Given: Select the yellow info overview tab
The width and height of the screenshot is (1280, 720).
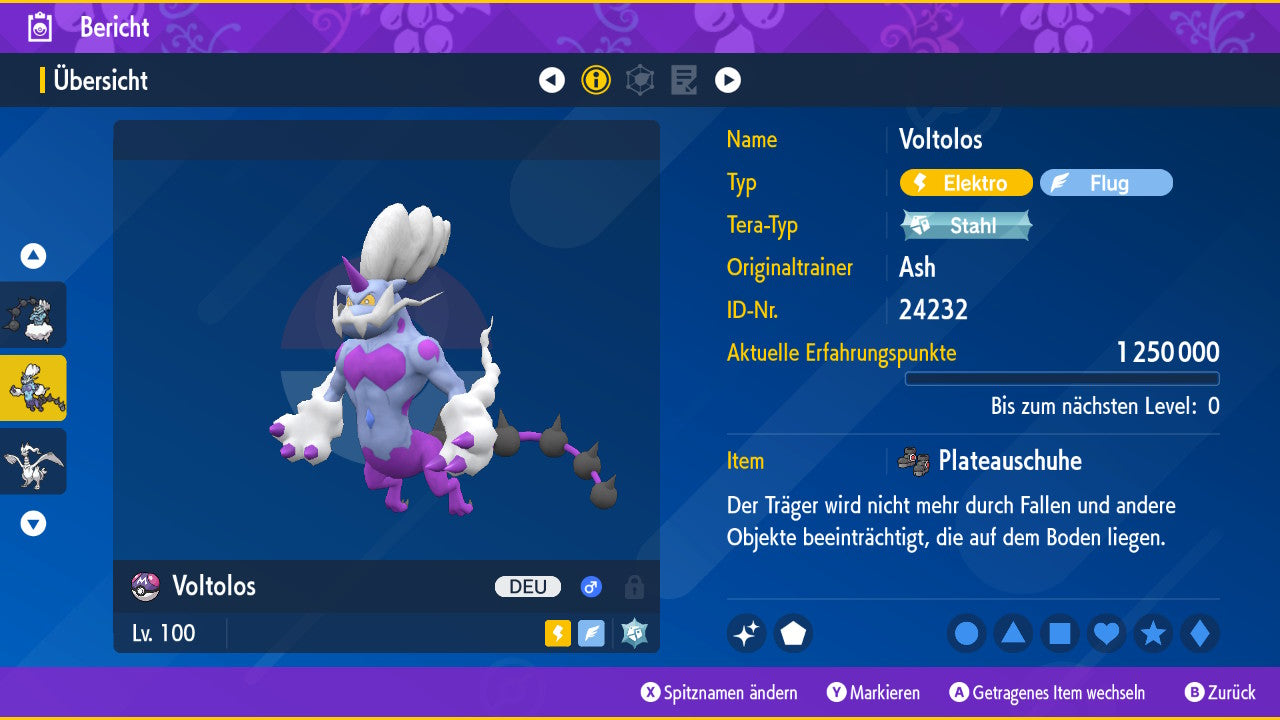Looking at the screenshot, I should pyautogui.click(x=596, y=80).
